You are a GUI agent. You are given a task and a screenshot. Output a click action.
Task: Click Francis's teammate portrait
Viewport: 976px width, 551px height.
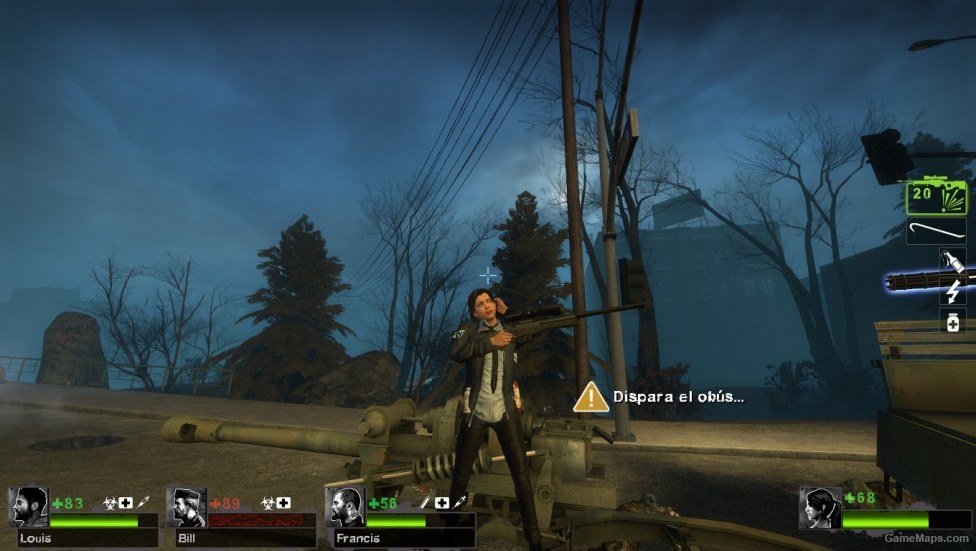coord(345,508)
